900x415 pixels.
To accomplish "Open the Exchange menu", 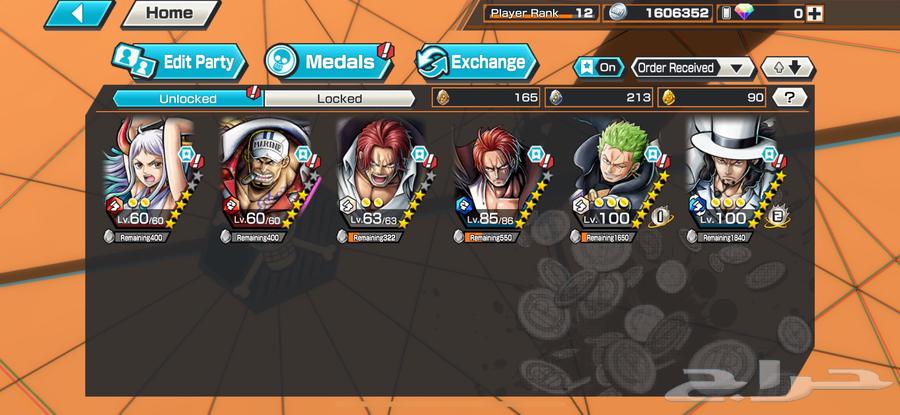I will click(x=474, y=62).
